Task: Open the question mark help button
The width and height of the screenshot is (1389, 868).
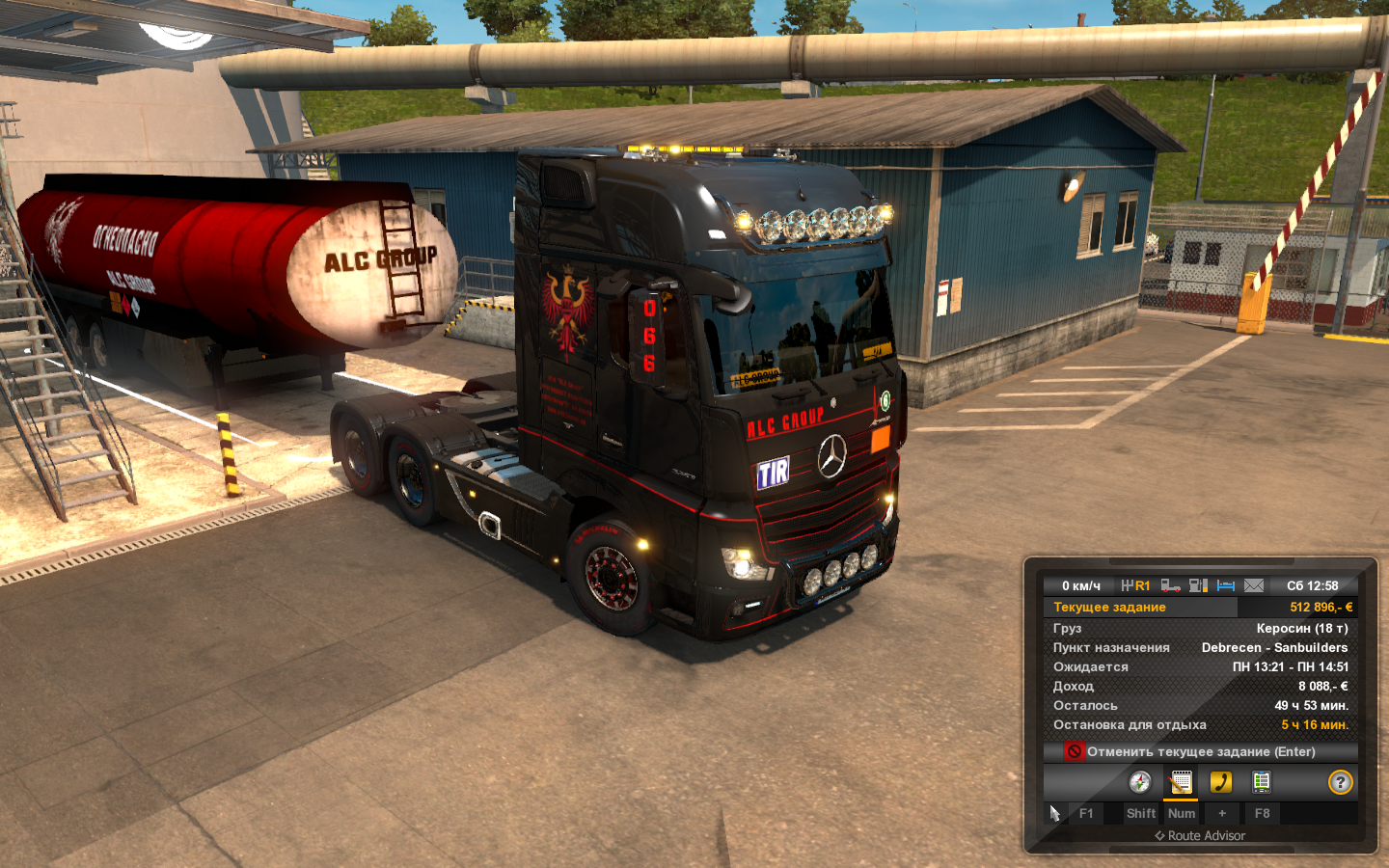Action: 1340,782
